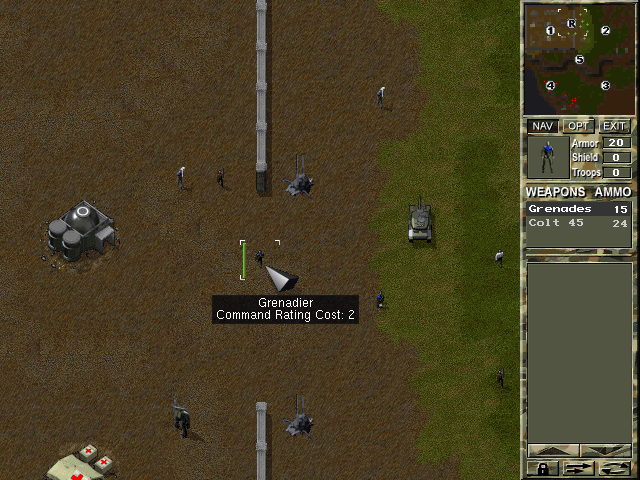Jump to waypoint 1 on minimap
Viewport: 640px width, 480px height.
pyautogui.click(x=550, y=31)
